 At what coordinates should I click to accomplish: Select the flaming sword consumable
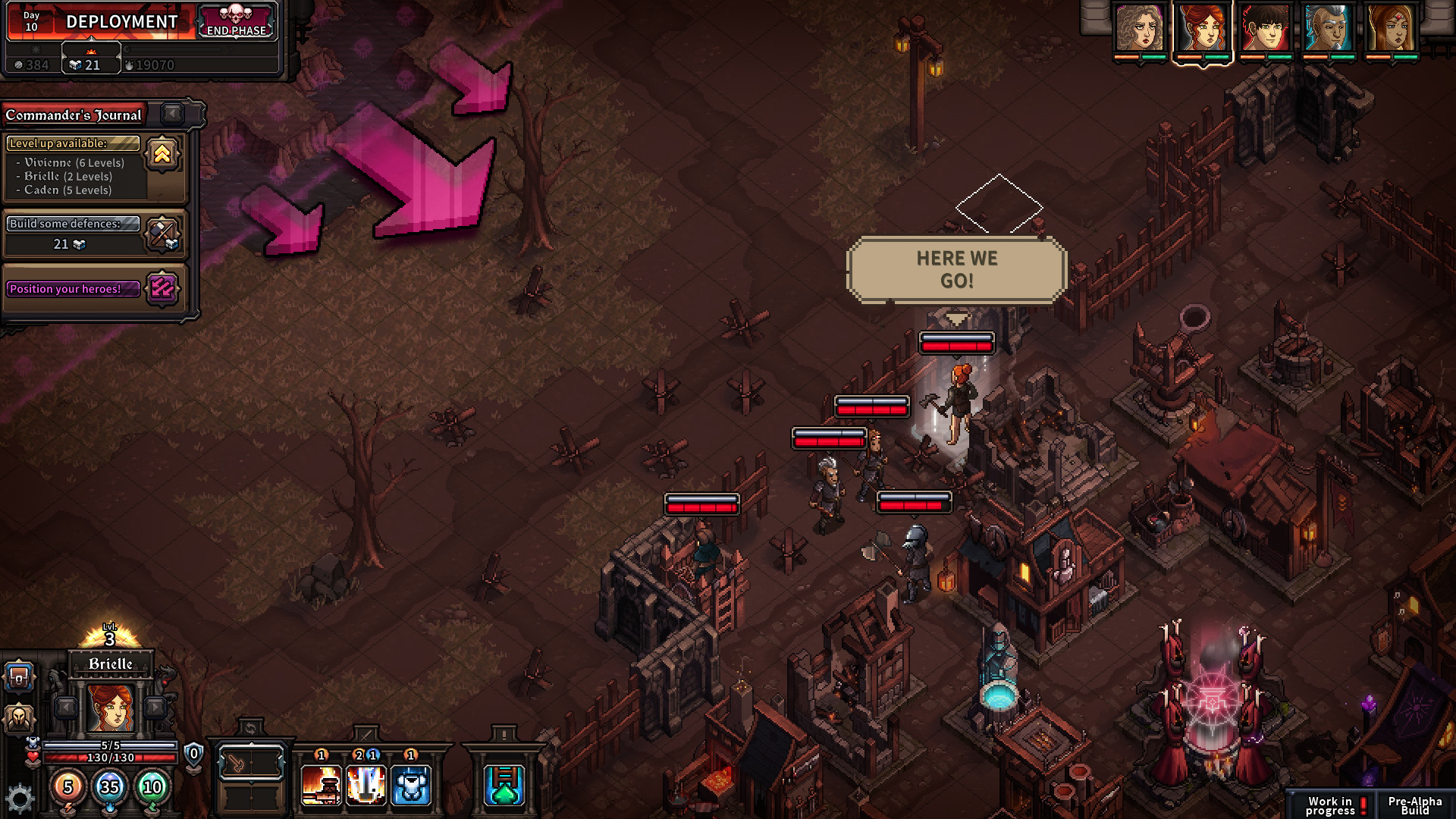click(x=366, y=783)
